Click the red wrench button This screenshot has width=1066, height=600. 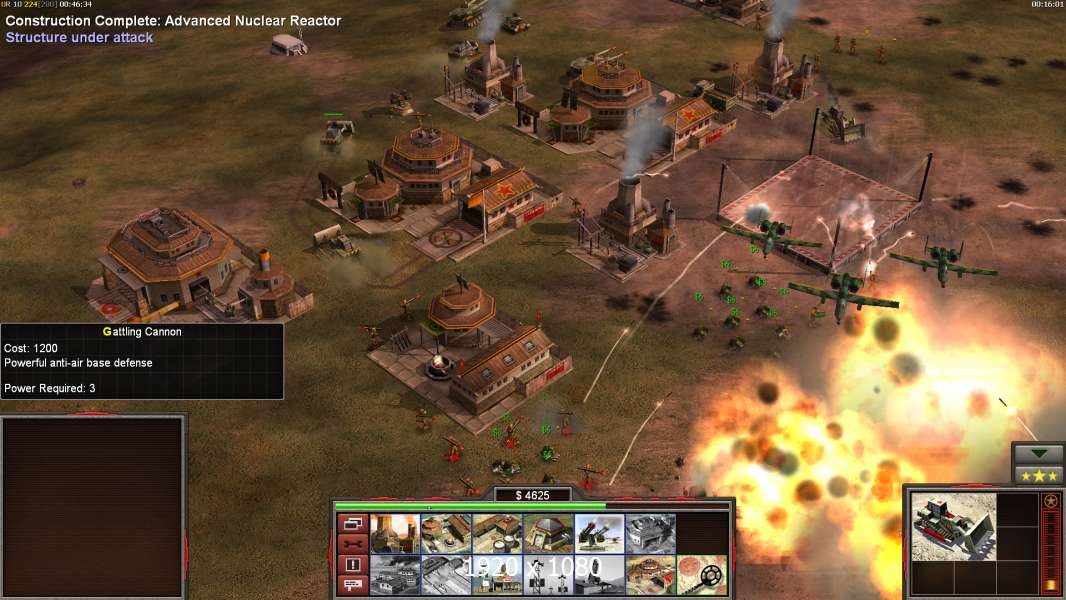[x=352, y=544]
